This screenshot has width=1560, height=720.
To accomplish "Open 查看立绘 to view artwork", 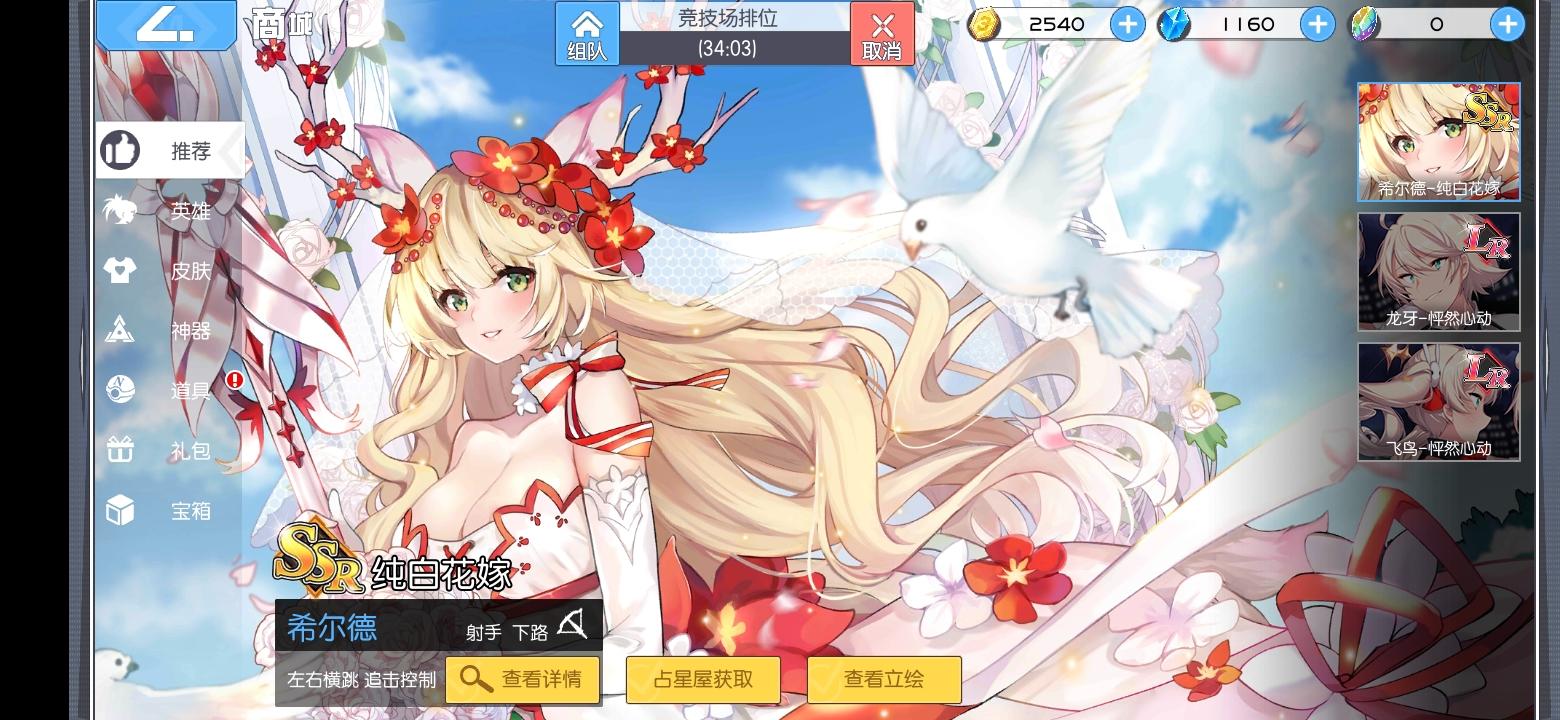I will (884, 680).
